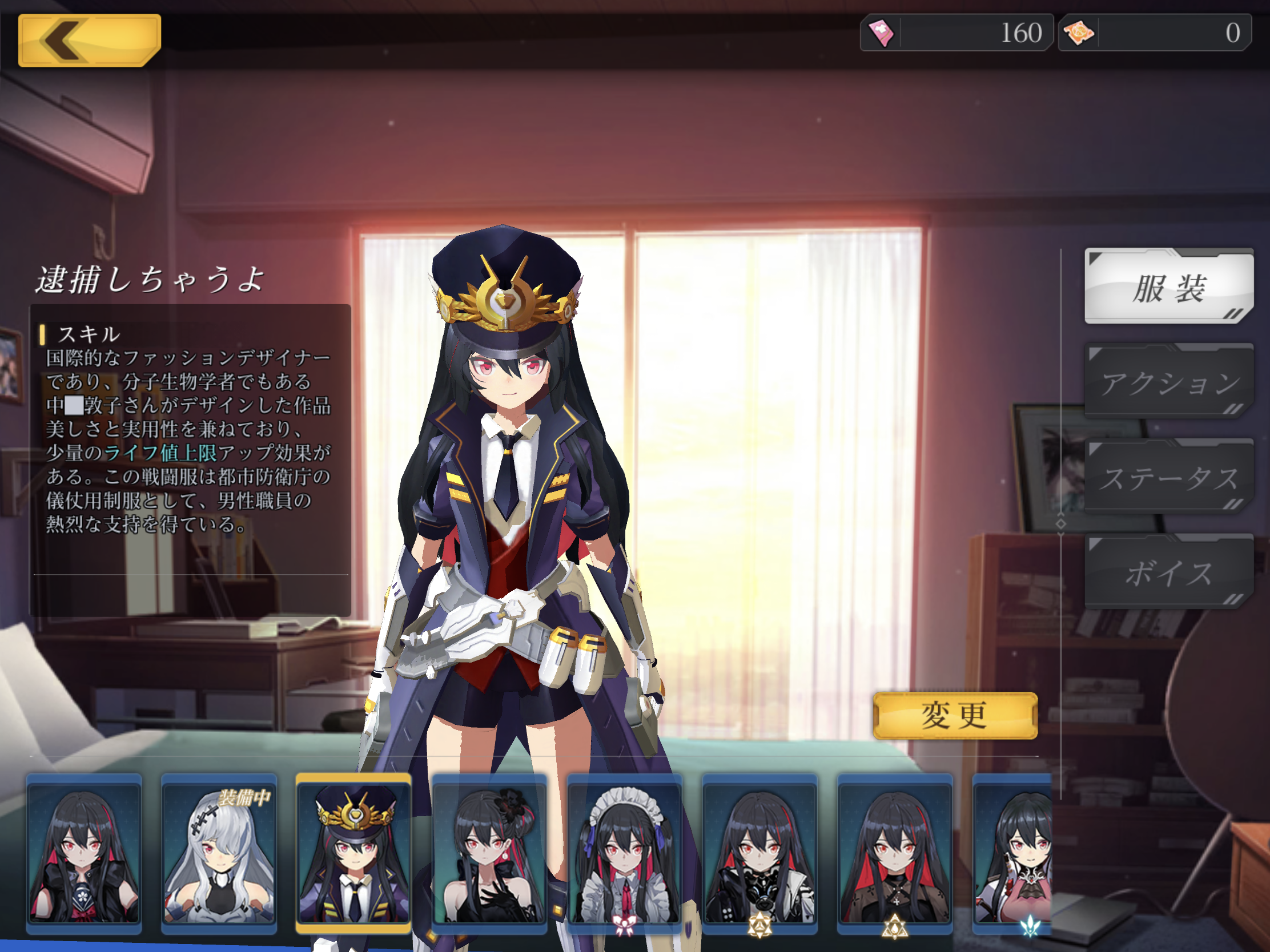Switch to the 服装 tab
The width and height of the screenshot is (1270, 952).
pyautogui.click(x=1168, y=287)
